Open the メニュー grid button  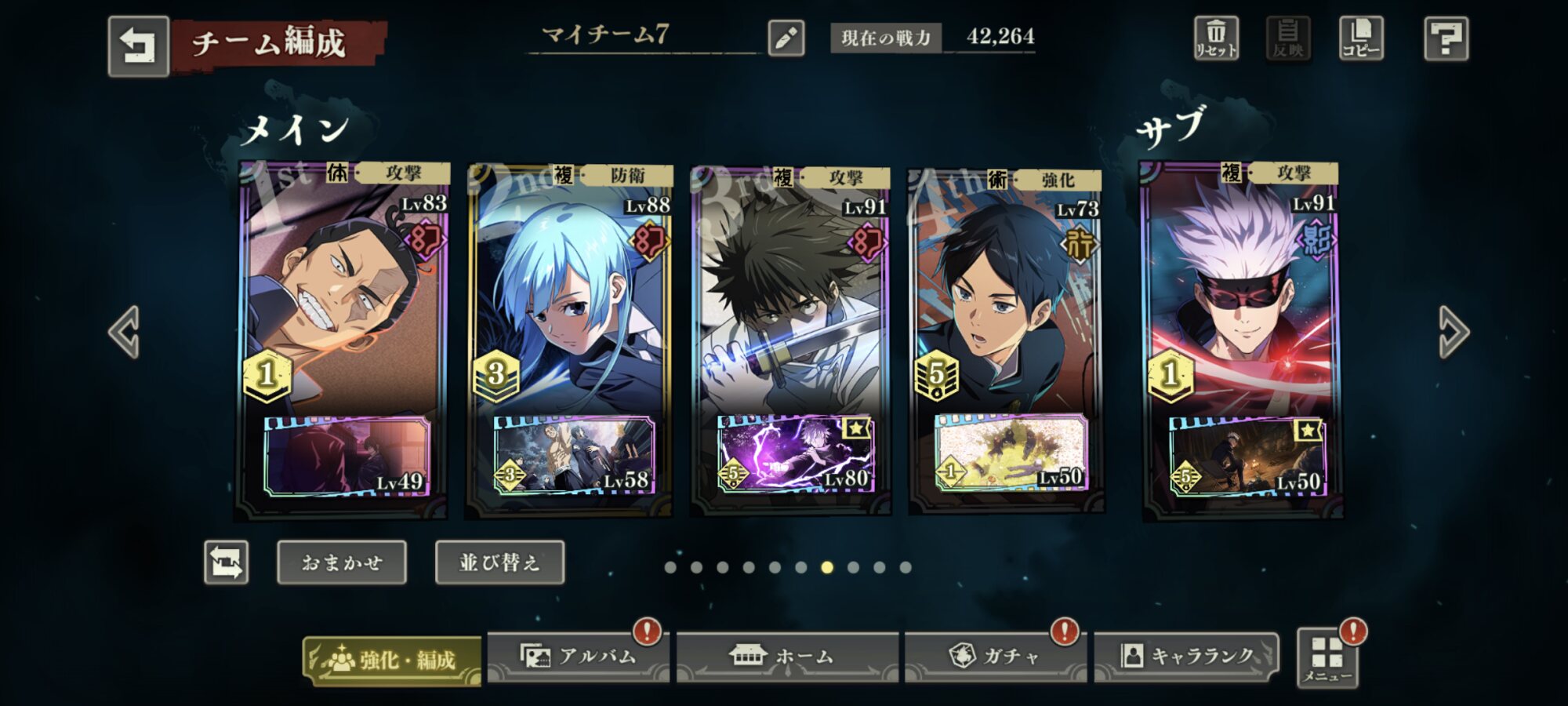pyautogui.click(x=1327, y=658)
